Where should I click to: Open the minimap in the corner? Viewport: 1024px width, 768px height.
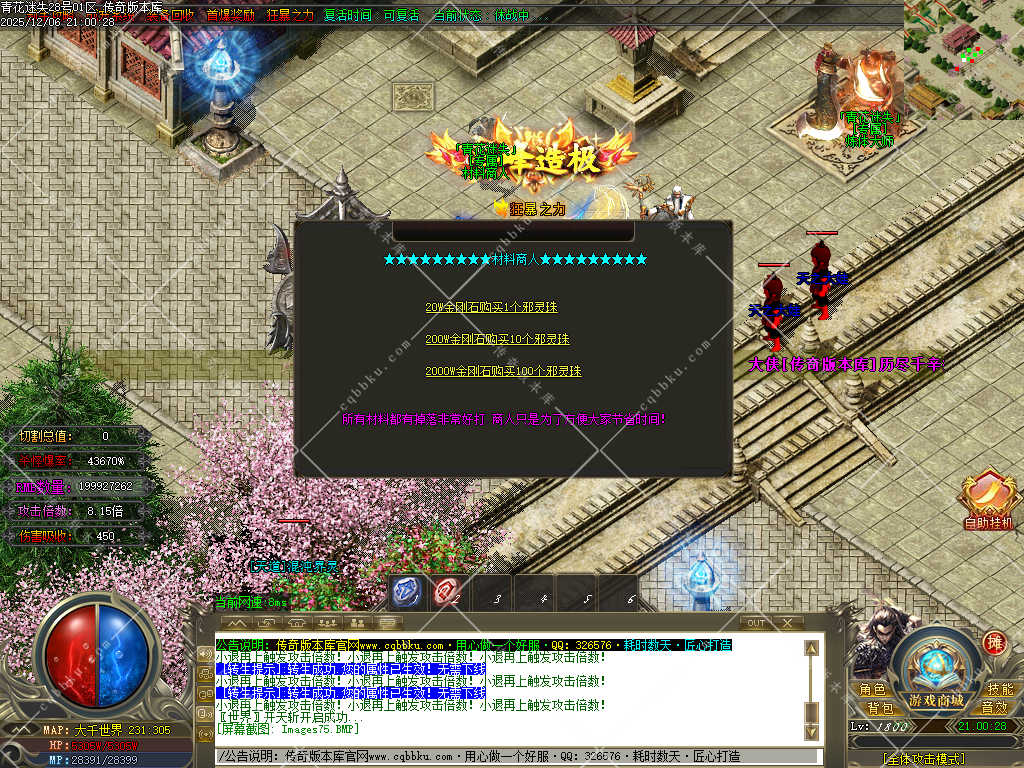pyautogui.click(x=963, y=58)
